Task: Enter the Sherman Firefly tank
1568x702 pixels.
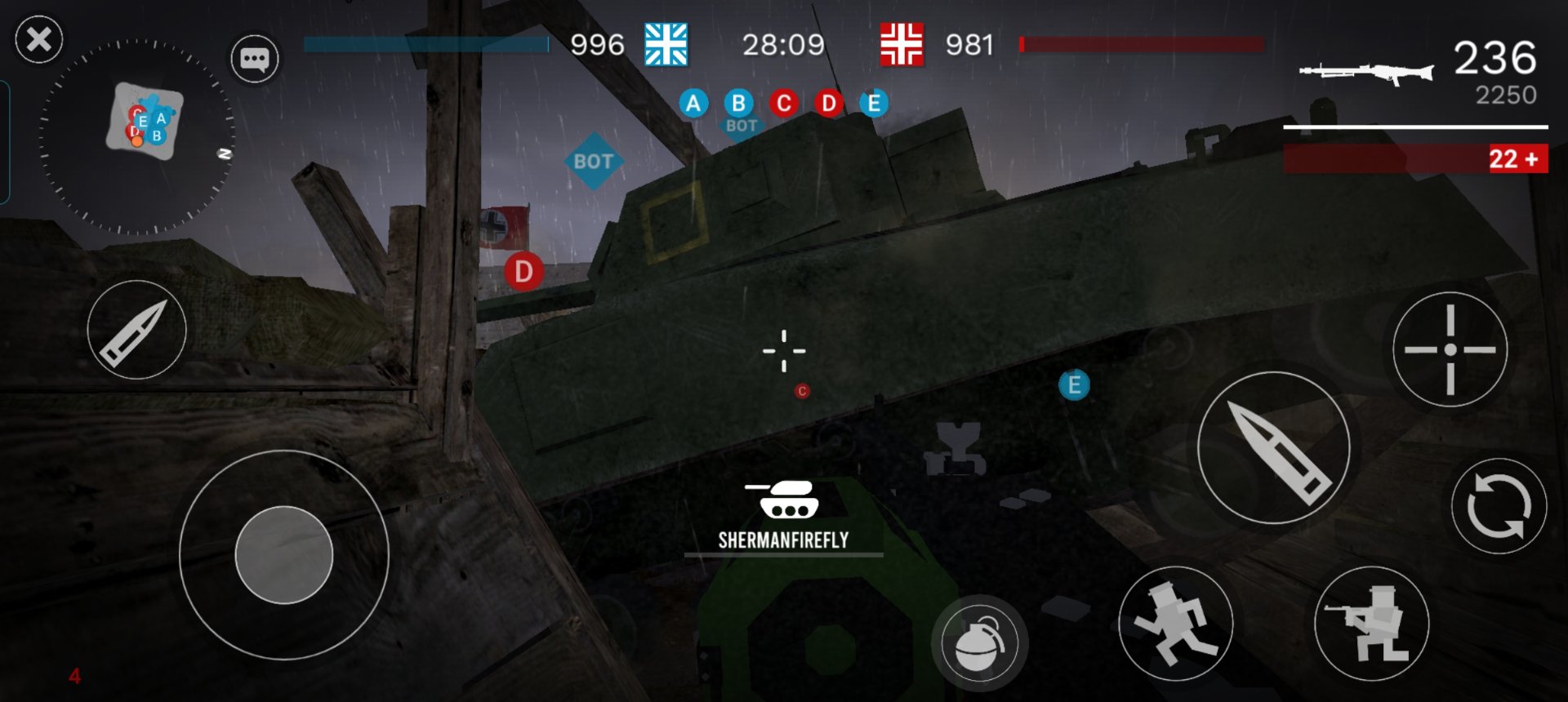Action: (x=782, y=513)
